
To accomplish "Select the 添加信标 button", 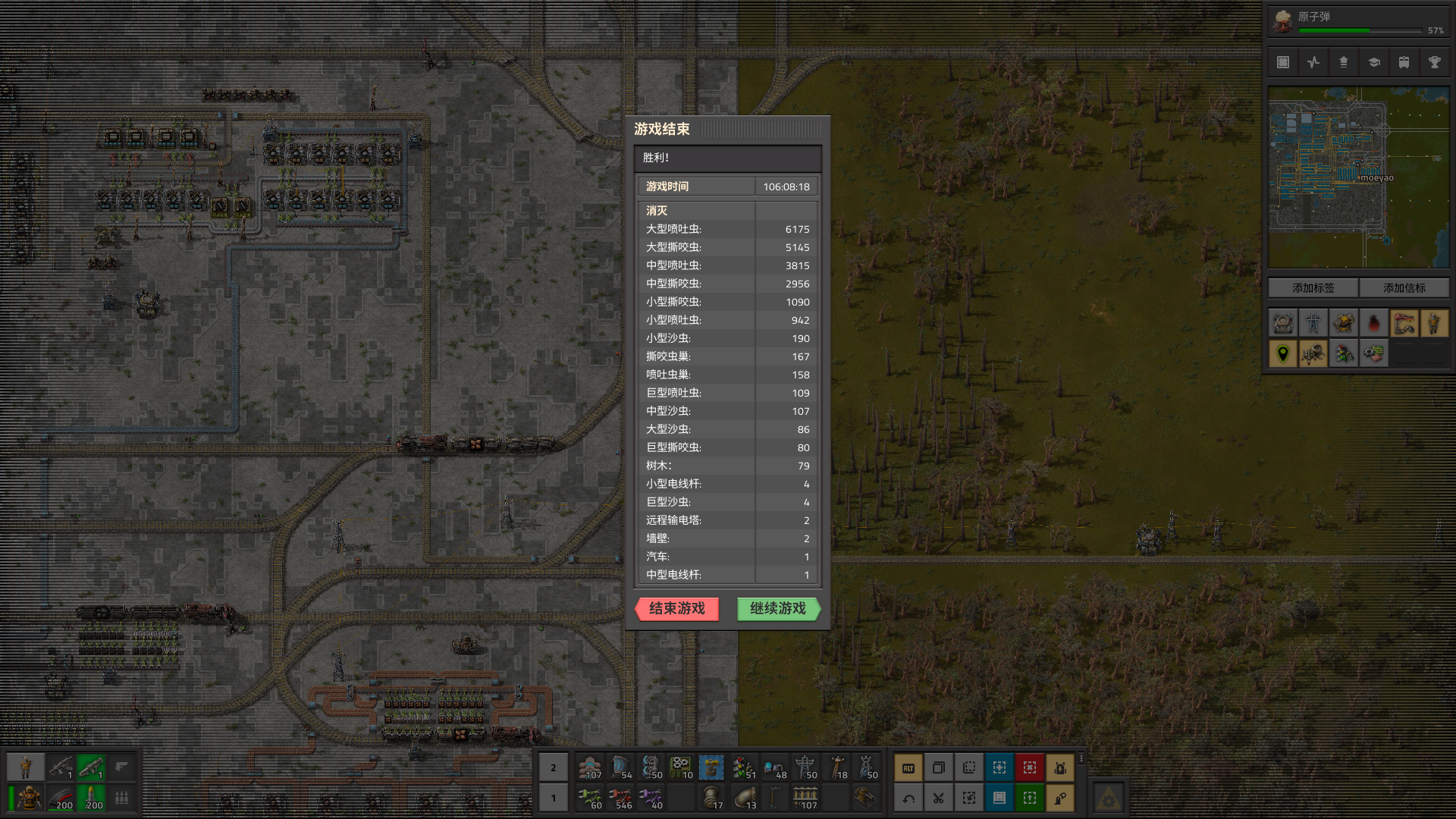I will (x=1404, y=288).
